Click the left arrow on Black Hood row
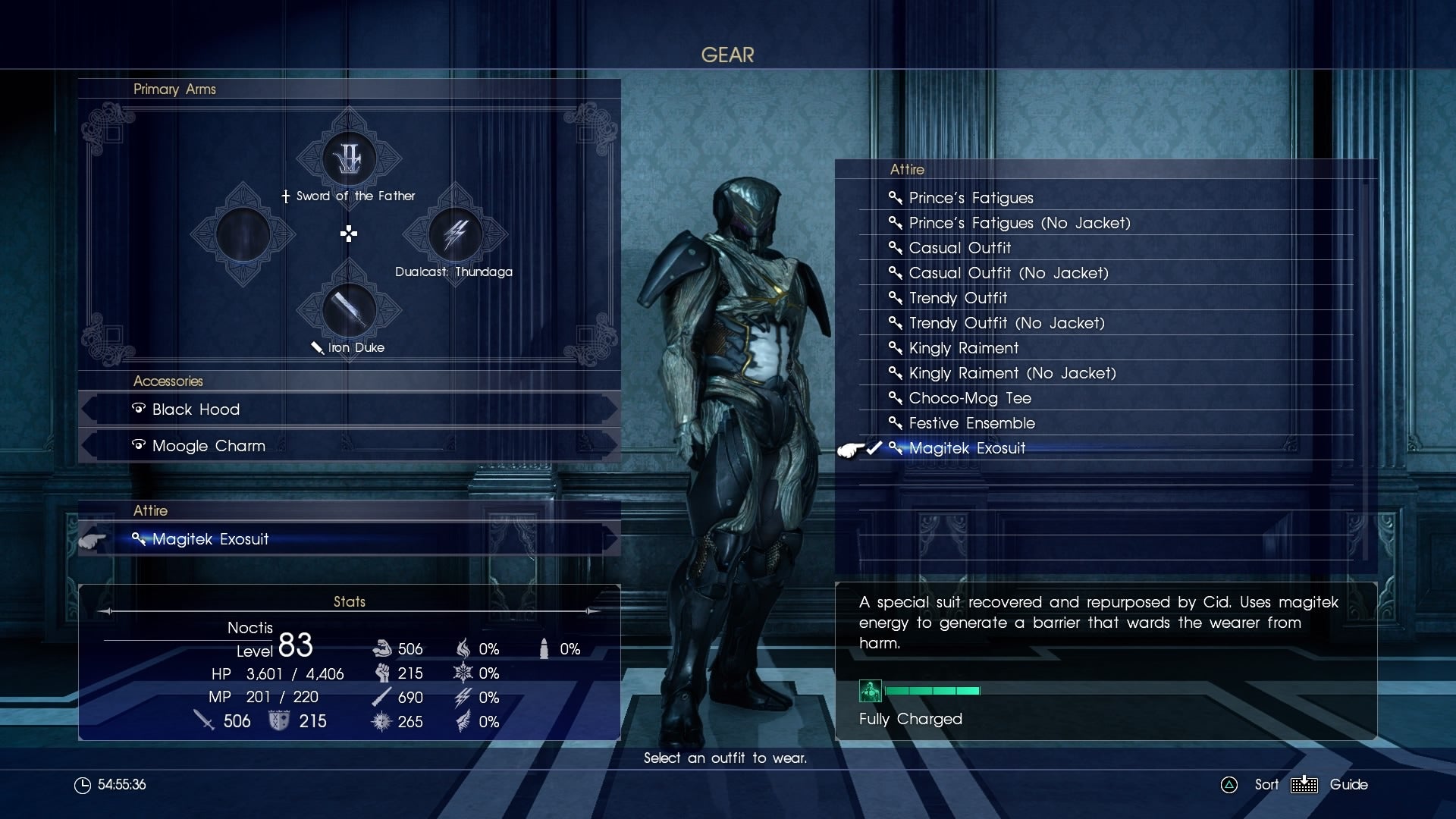 click(89, 409)
